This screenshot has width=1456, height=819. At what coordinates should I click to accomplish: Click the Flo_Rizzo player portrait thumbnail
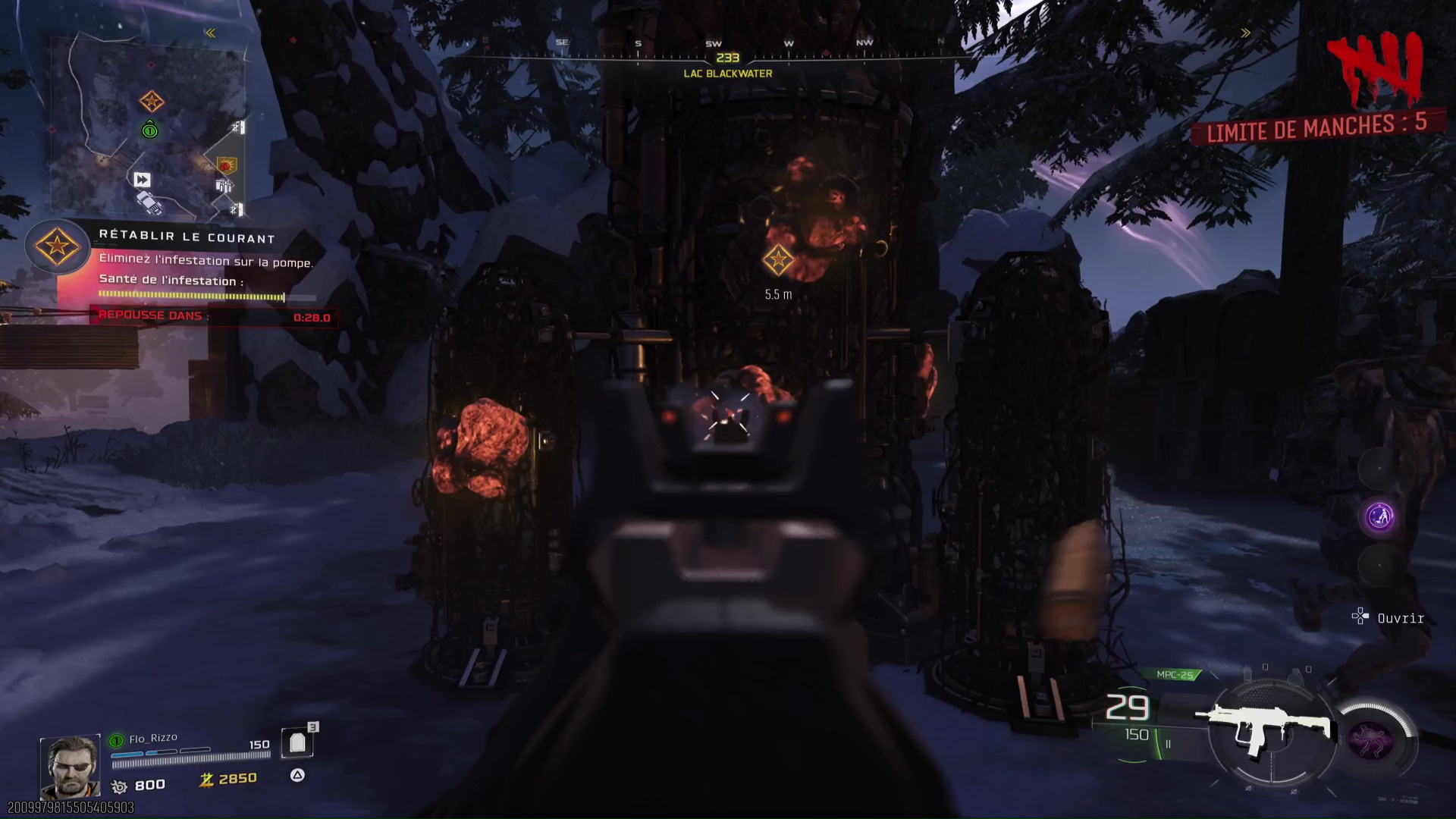coord(71,766)
